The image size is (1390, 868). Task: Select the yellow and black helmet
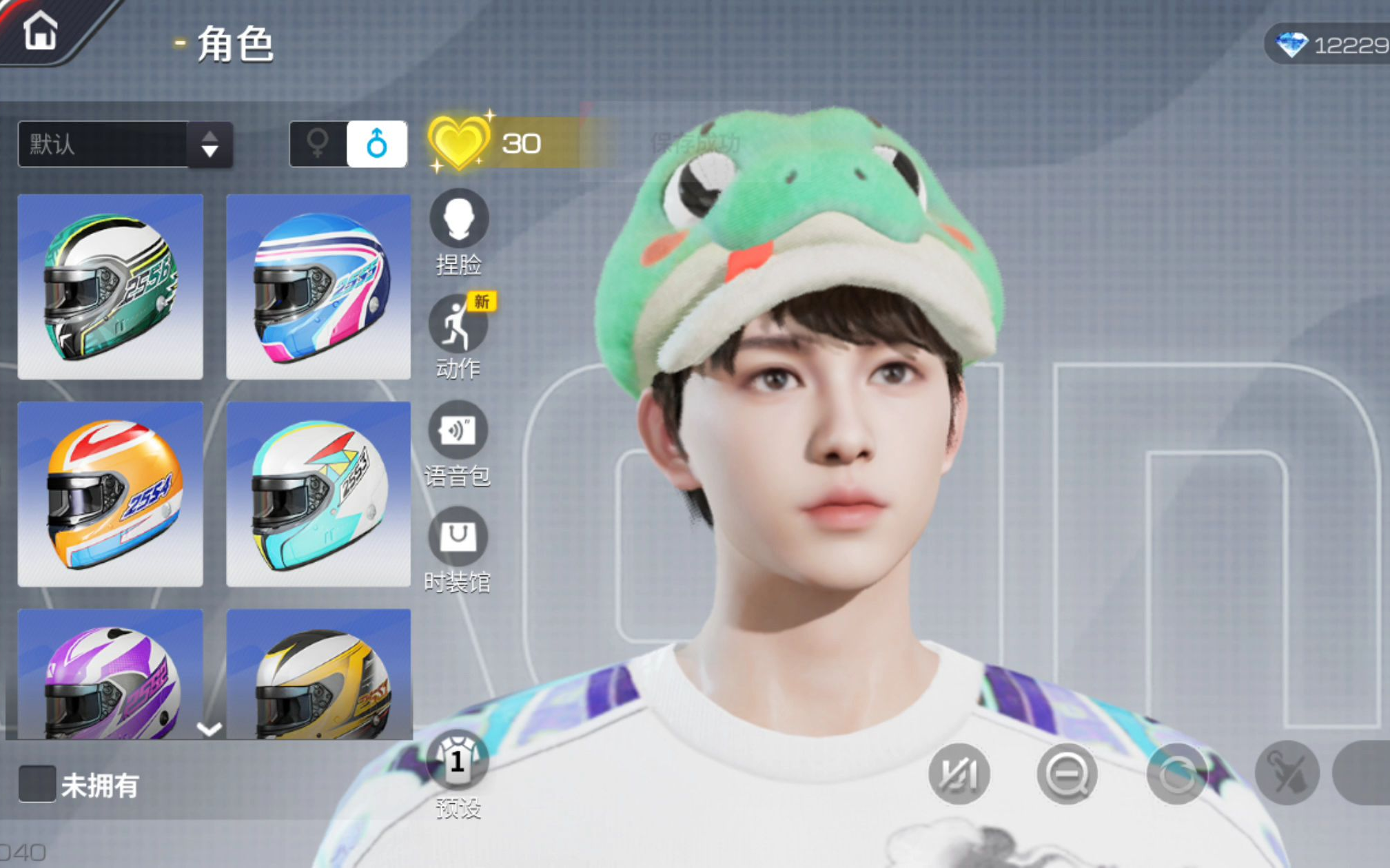point(318,675)
